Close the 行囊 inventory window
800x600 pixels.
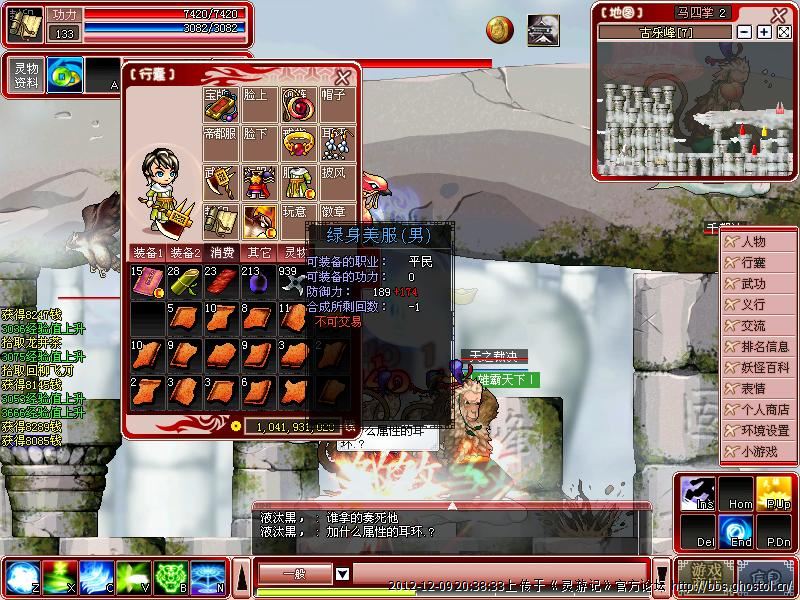pos(343,76)
